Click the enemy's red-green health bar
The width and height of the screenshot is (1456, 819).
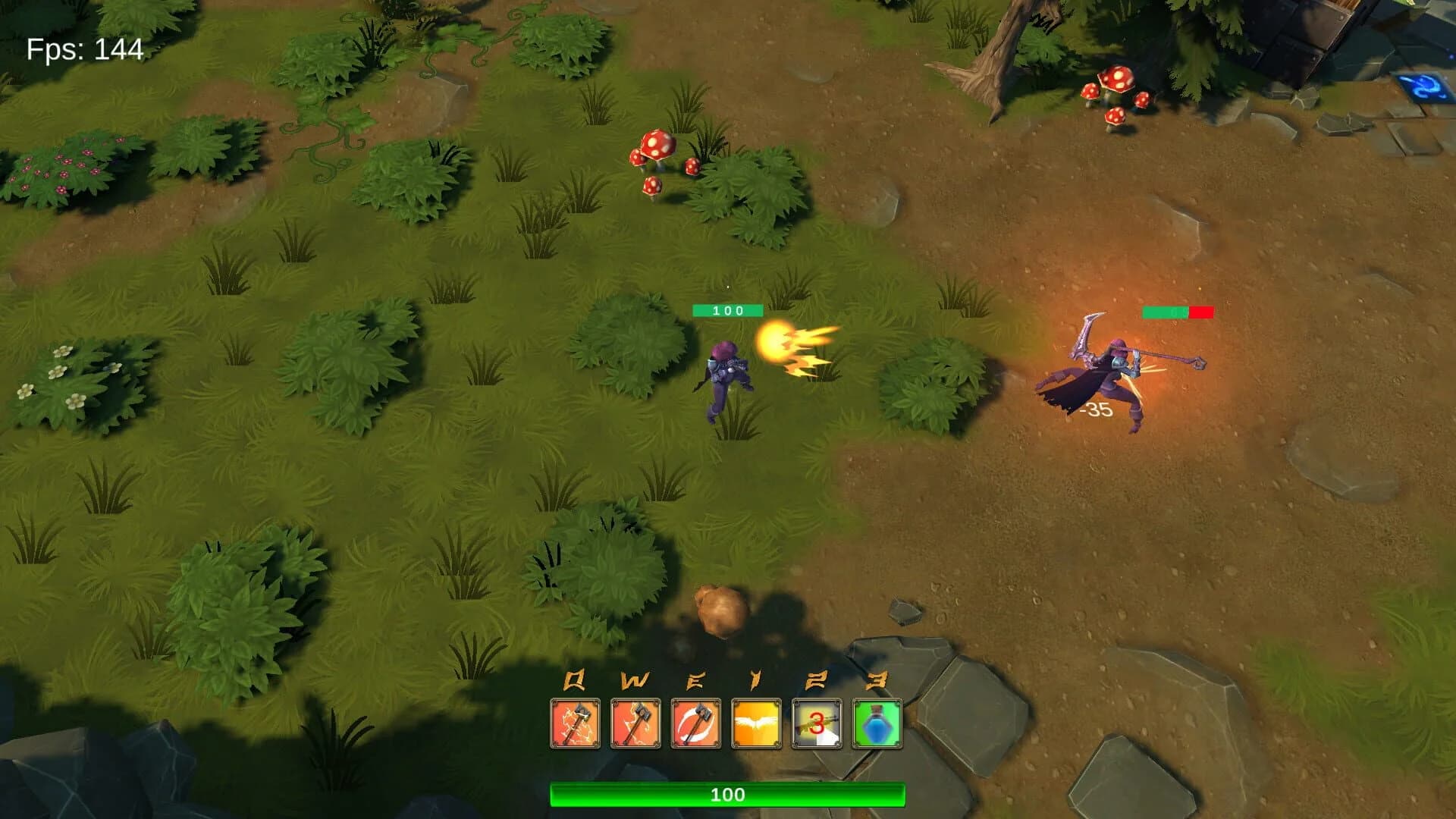coord(1178,311)
